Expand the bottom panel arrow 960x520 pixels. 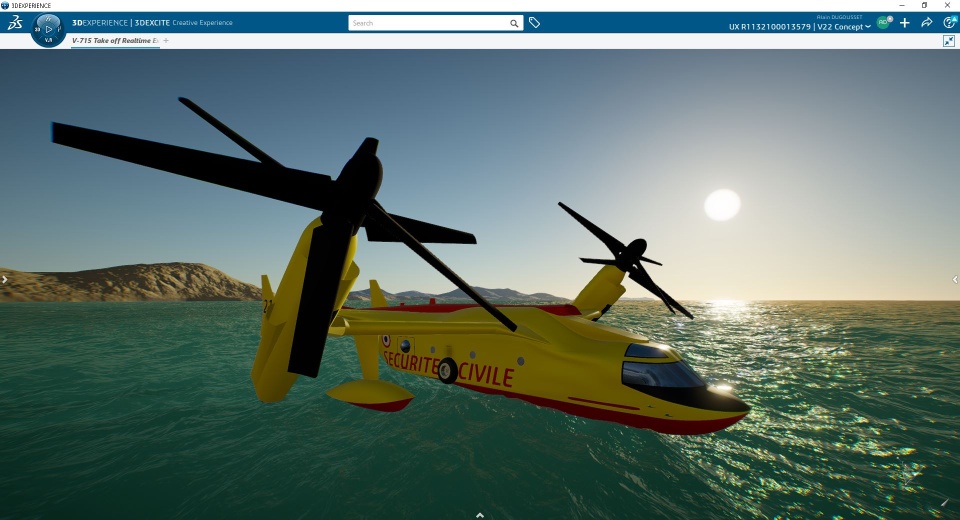coord(480,515)
